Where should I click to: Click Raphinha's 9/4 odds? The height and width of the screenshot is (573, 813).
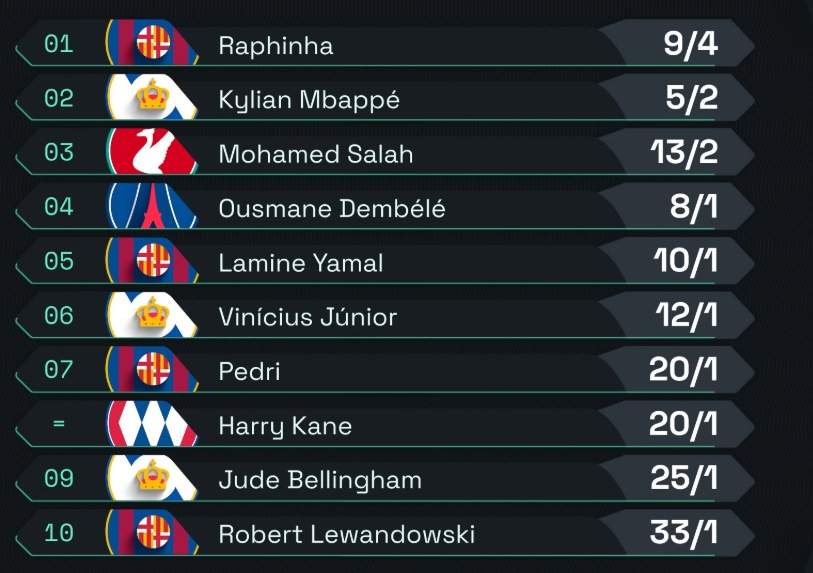point(690,45)
